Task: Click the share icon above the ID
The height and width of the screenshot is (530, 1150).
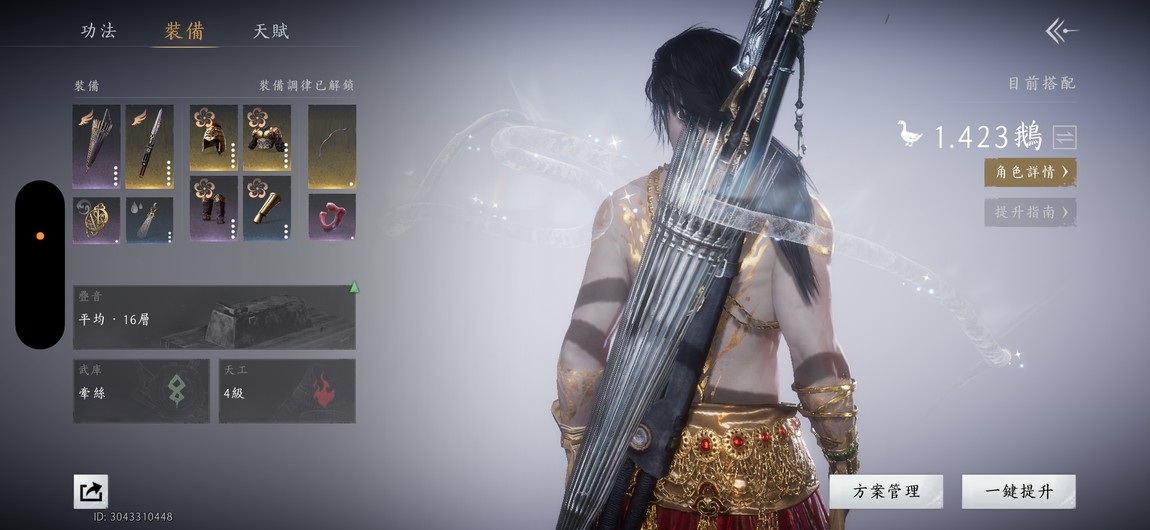Action: [91, 491]
